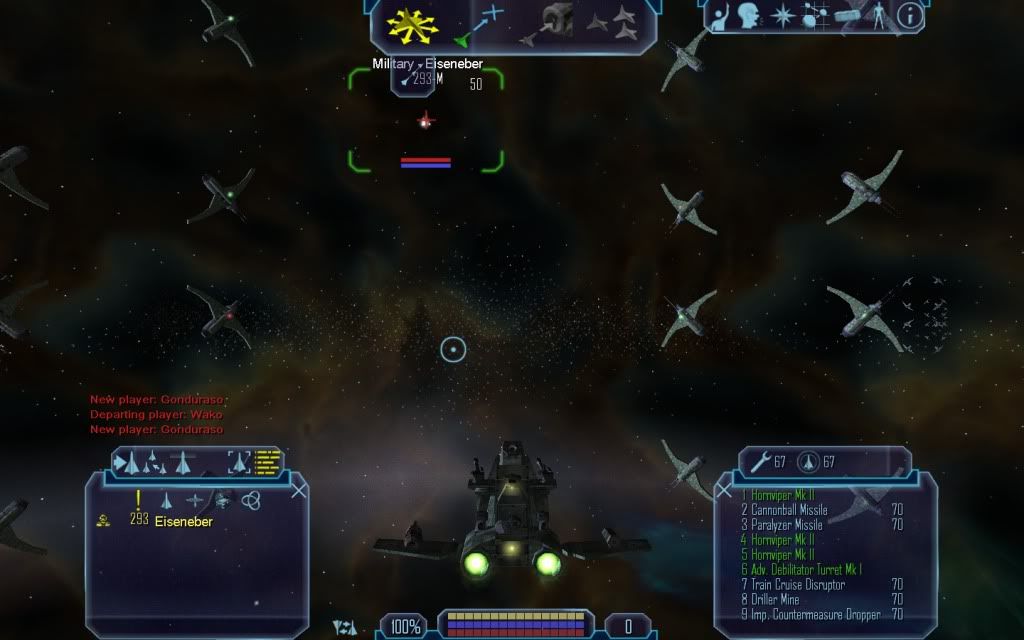Select the Go To maneuver icon
1024x640 pixels.
(x=482, y=24)
